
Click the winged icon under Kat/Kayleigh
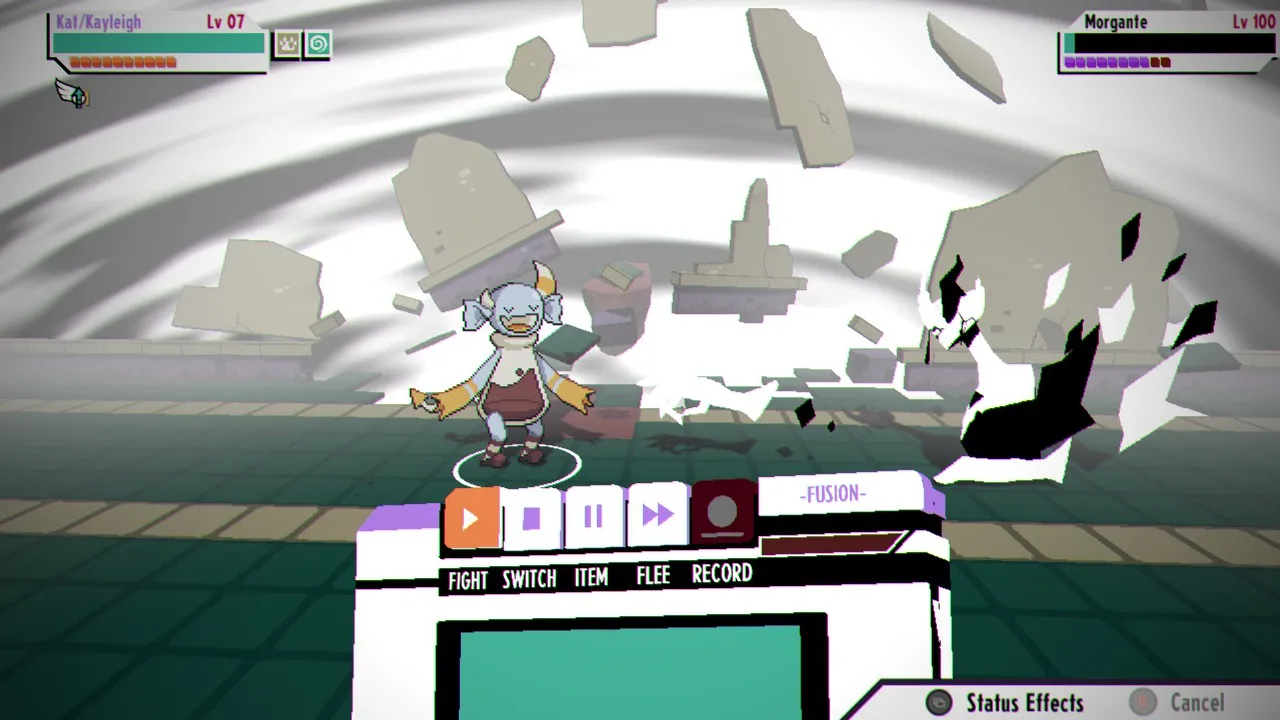coord(72,93)
